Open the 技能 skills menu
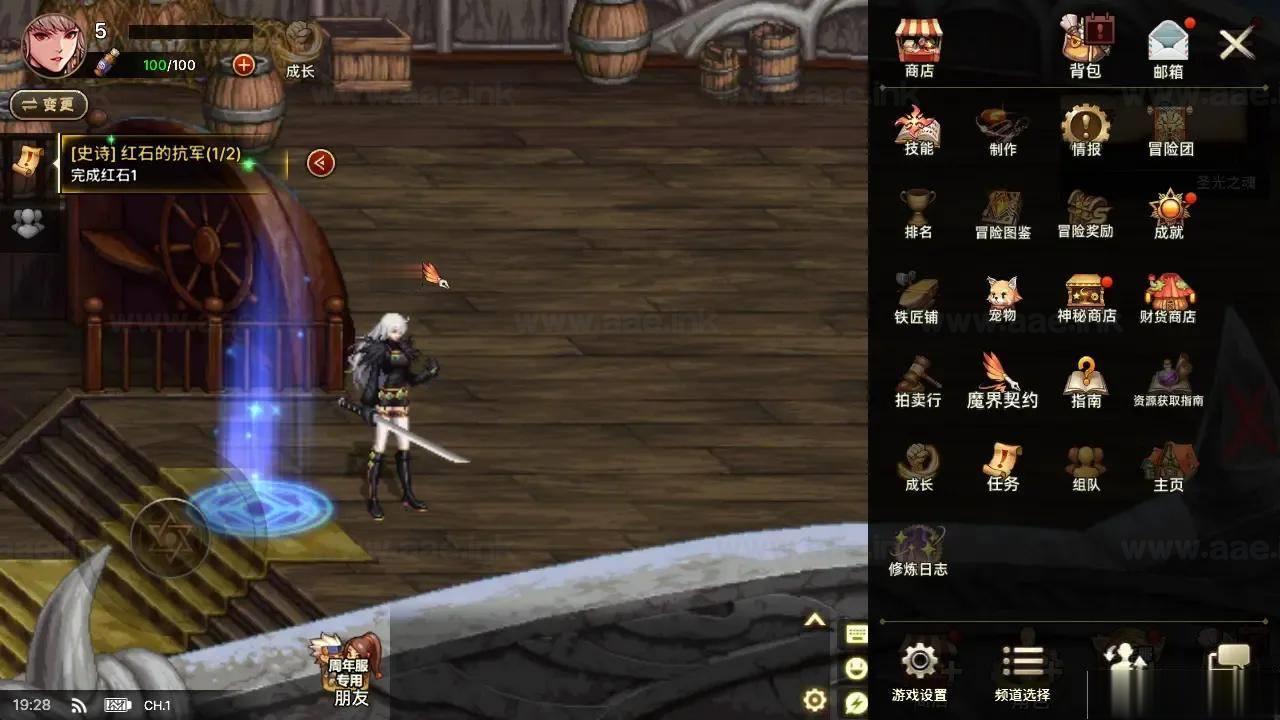Image resolution: width=1280 pixels, height=720 pixels. point(918,130)
